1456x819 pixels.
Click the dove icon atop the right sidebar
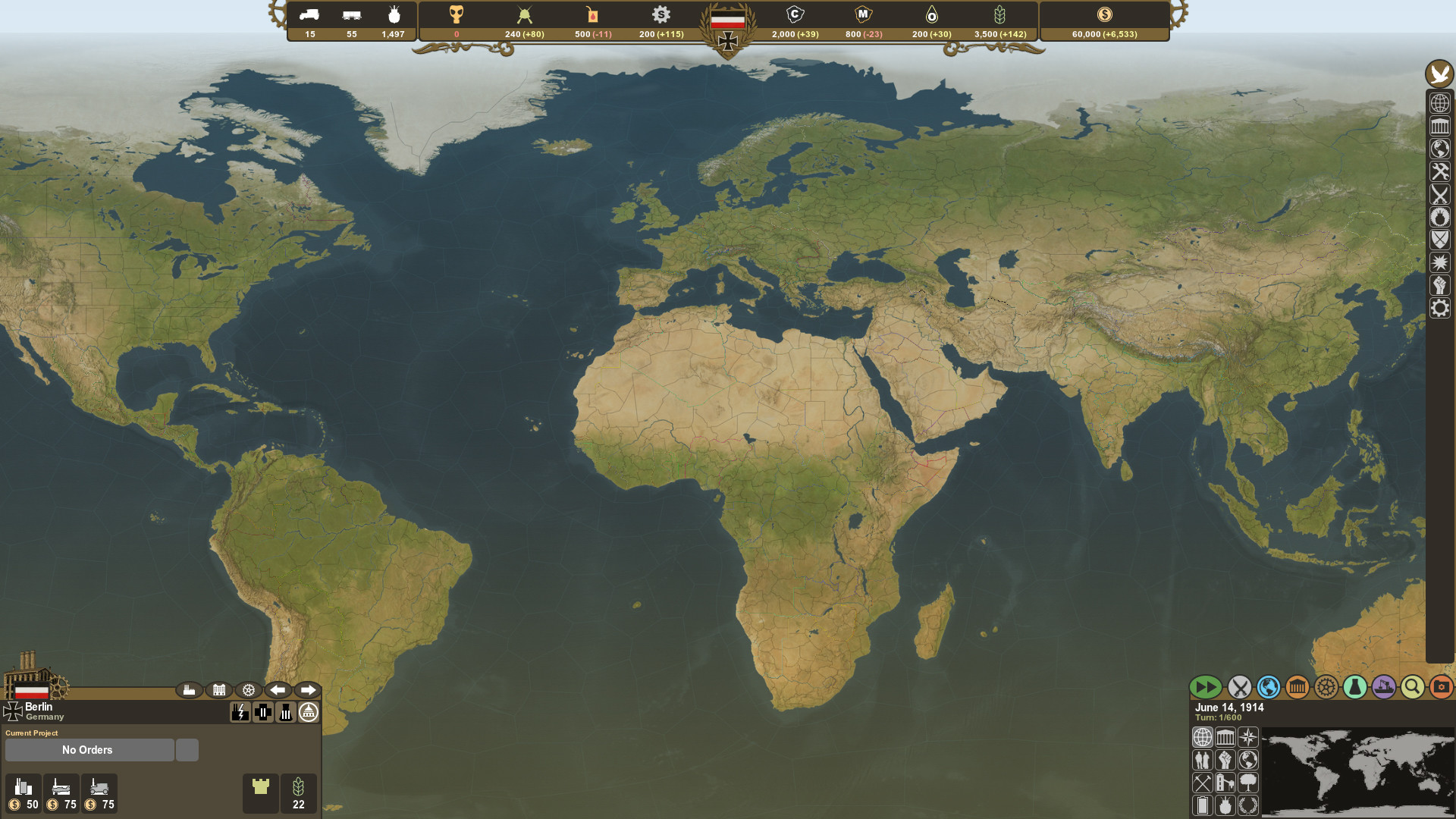point(1440,75)
